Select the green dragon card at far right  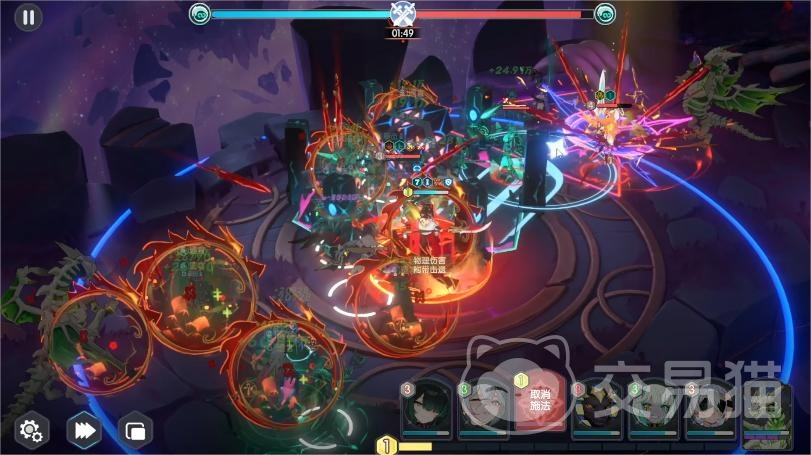click(769, 410)
